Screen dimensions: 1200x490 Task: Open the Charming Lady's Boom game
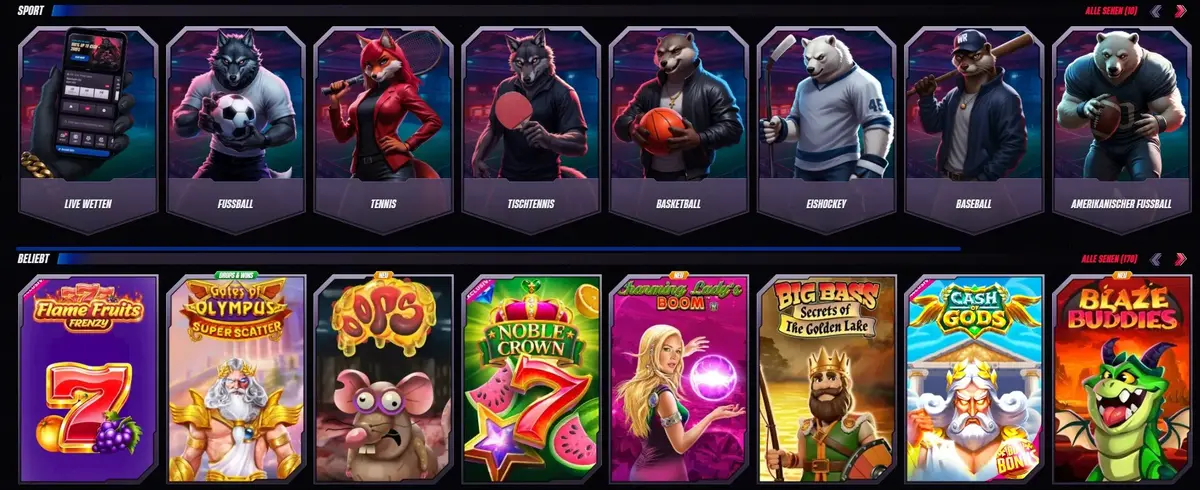(679, 378)
